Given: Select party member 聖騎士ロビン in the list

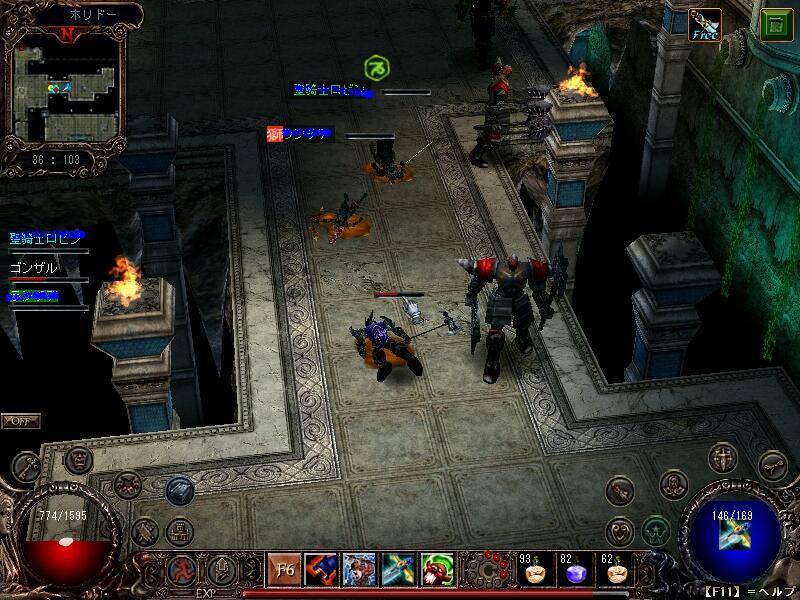Looking at the screenshot, I should (47, 238).
